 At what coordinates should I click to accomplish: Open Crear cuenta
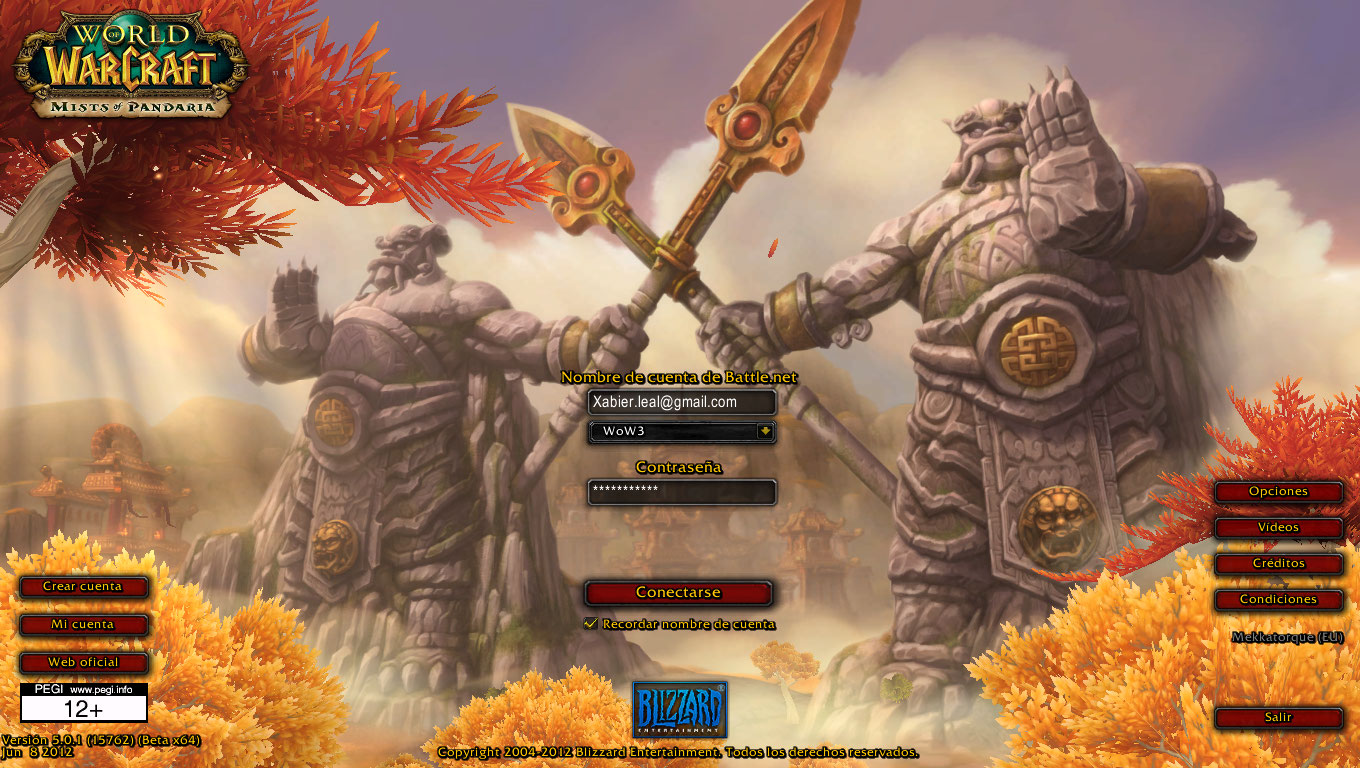pyautogui.click(x=83, y=587)
